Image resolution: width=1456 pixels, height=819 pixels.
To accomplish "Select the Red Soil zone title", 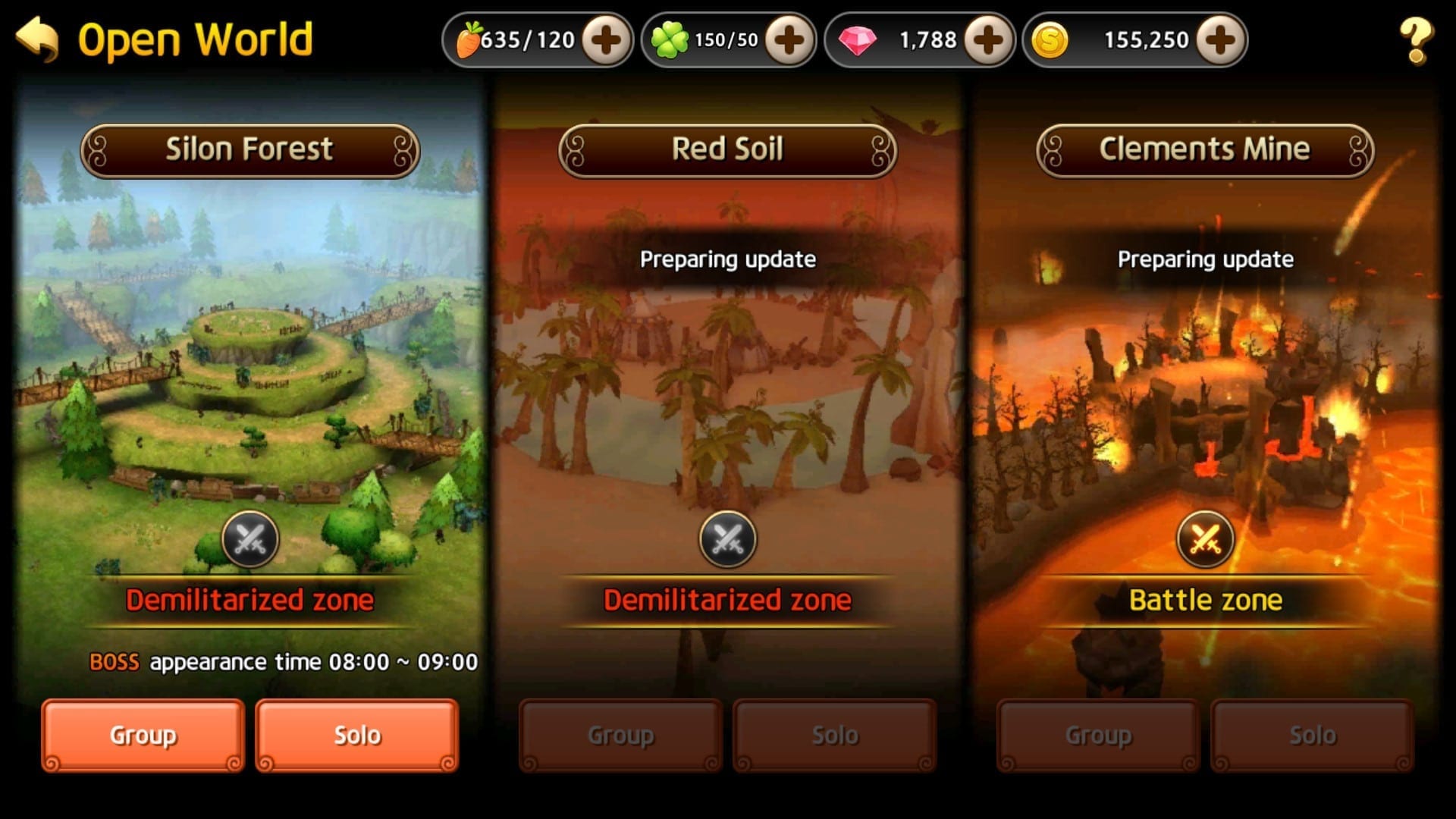I will [x=727, y=150].
